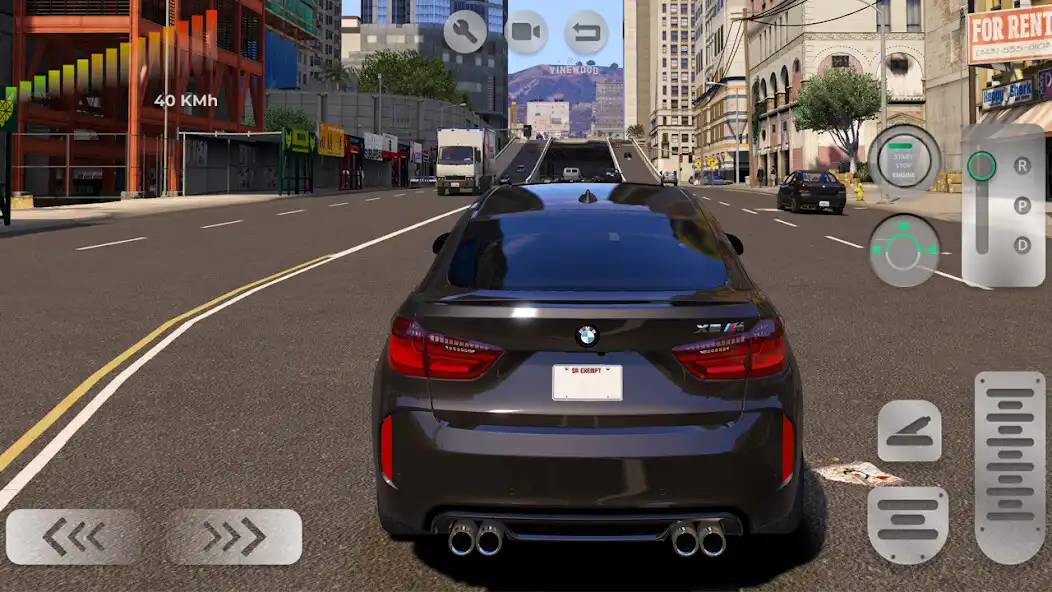Choose the D drive gear
The image size is (1052, 592).
click(x=1022, y=244)
